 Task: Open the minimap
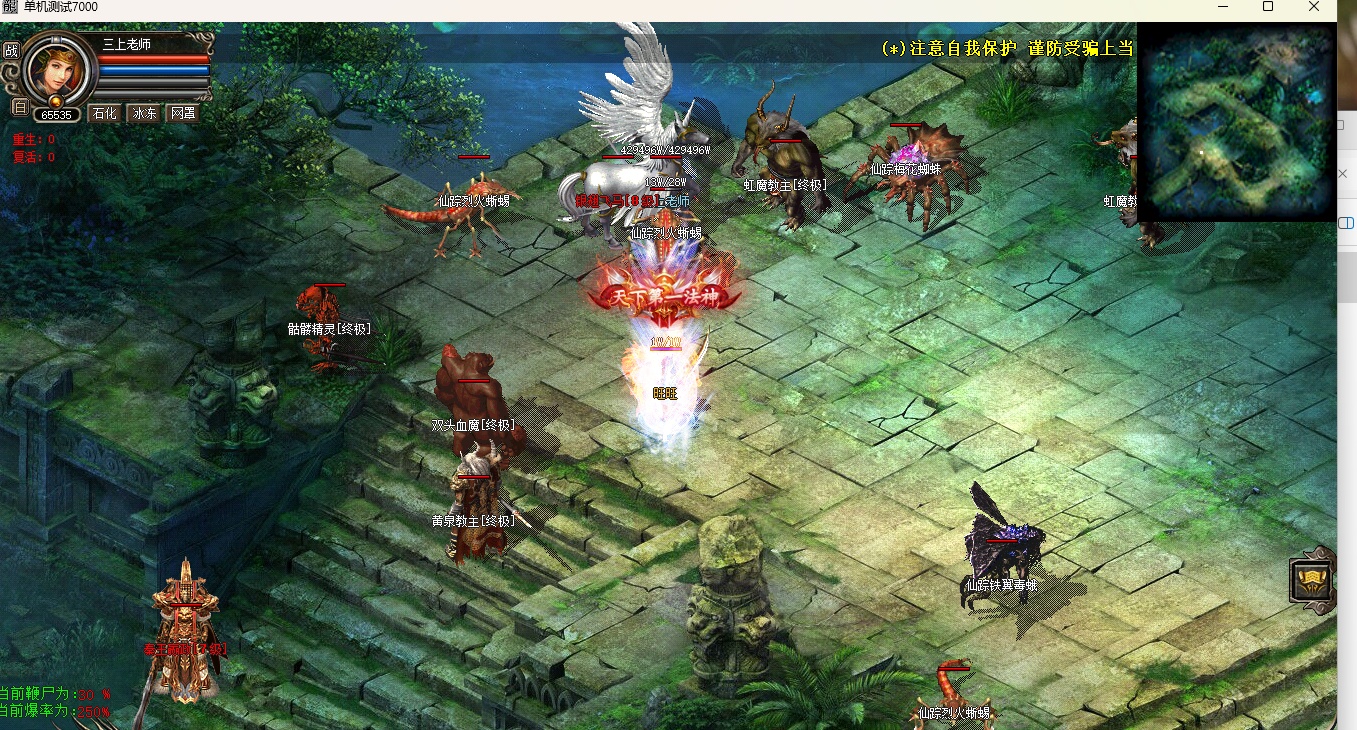click(x=1237, y=122)
